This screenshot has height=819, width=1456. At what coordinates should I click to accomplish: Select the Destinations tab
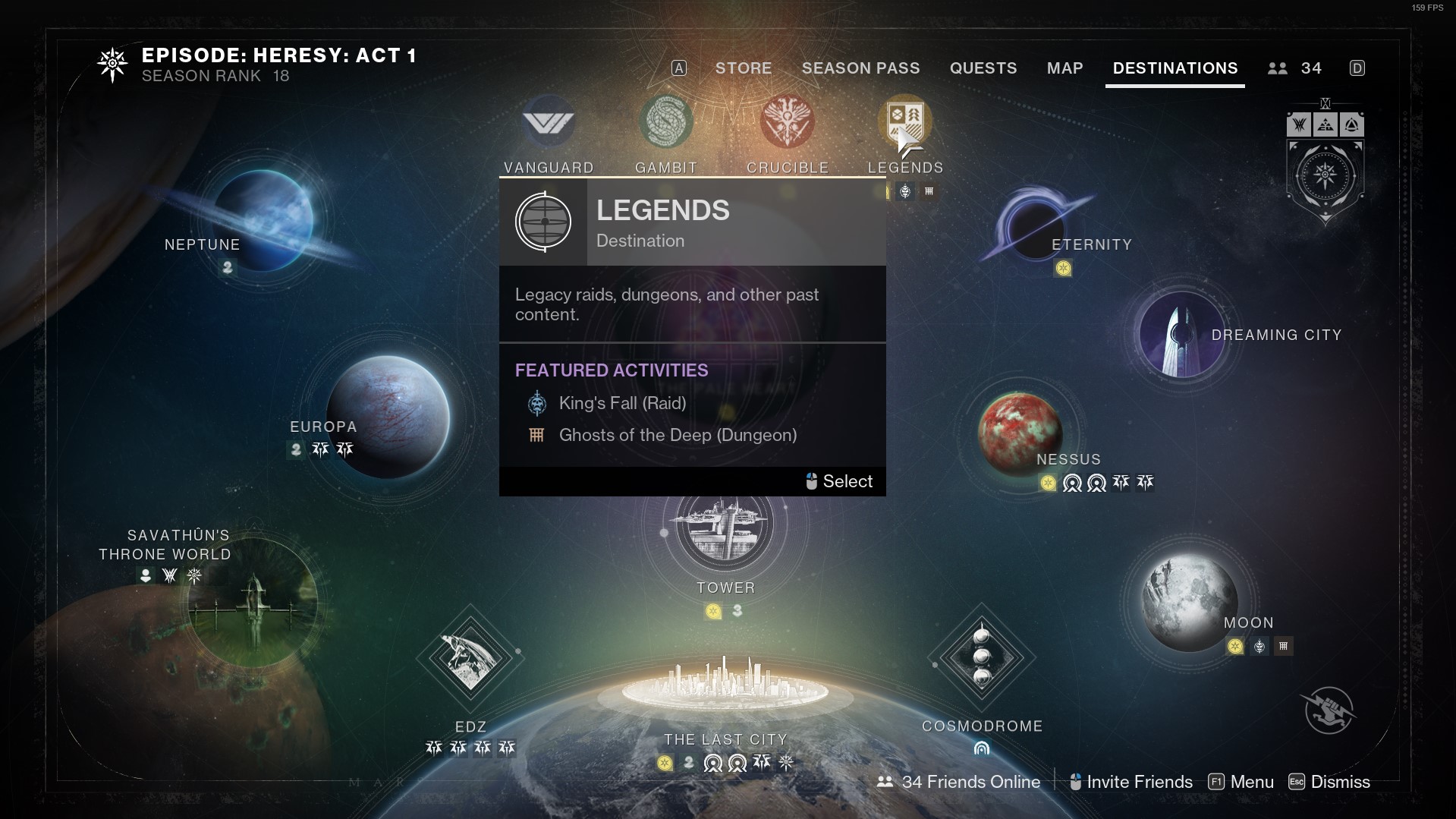(x=1175, y=68)
